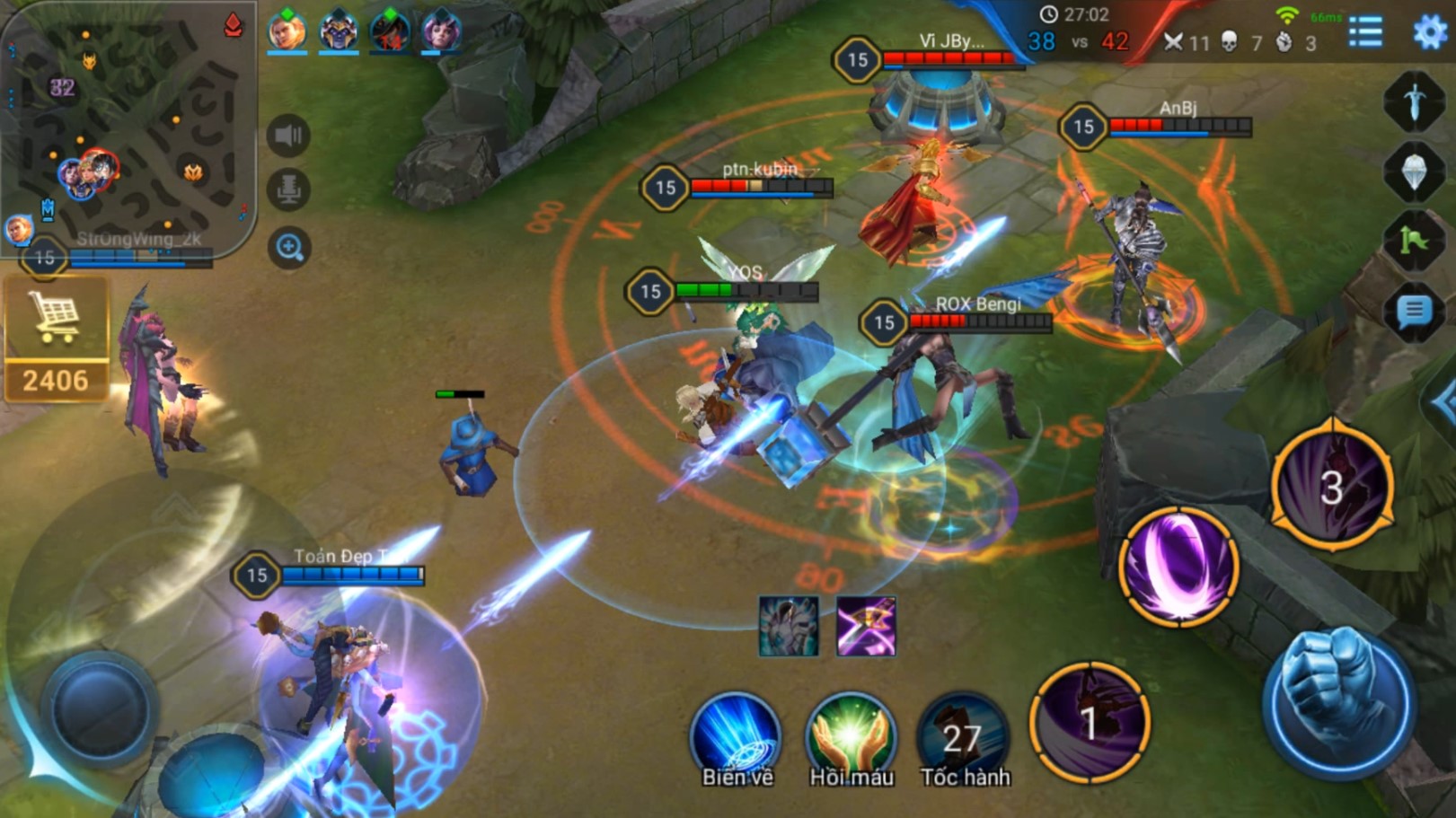Send the shield signal

(x=1414, y=171)
